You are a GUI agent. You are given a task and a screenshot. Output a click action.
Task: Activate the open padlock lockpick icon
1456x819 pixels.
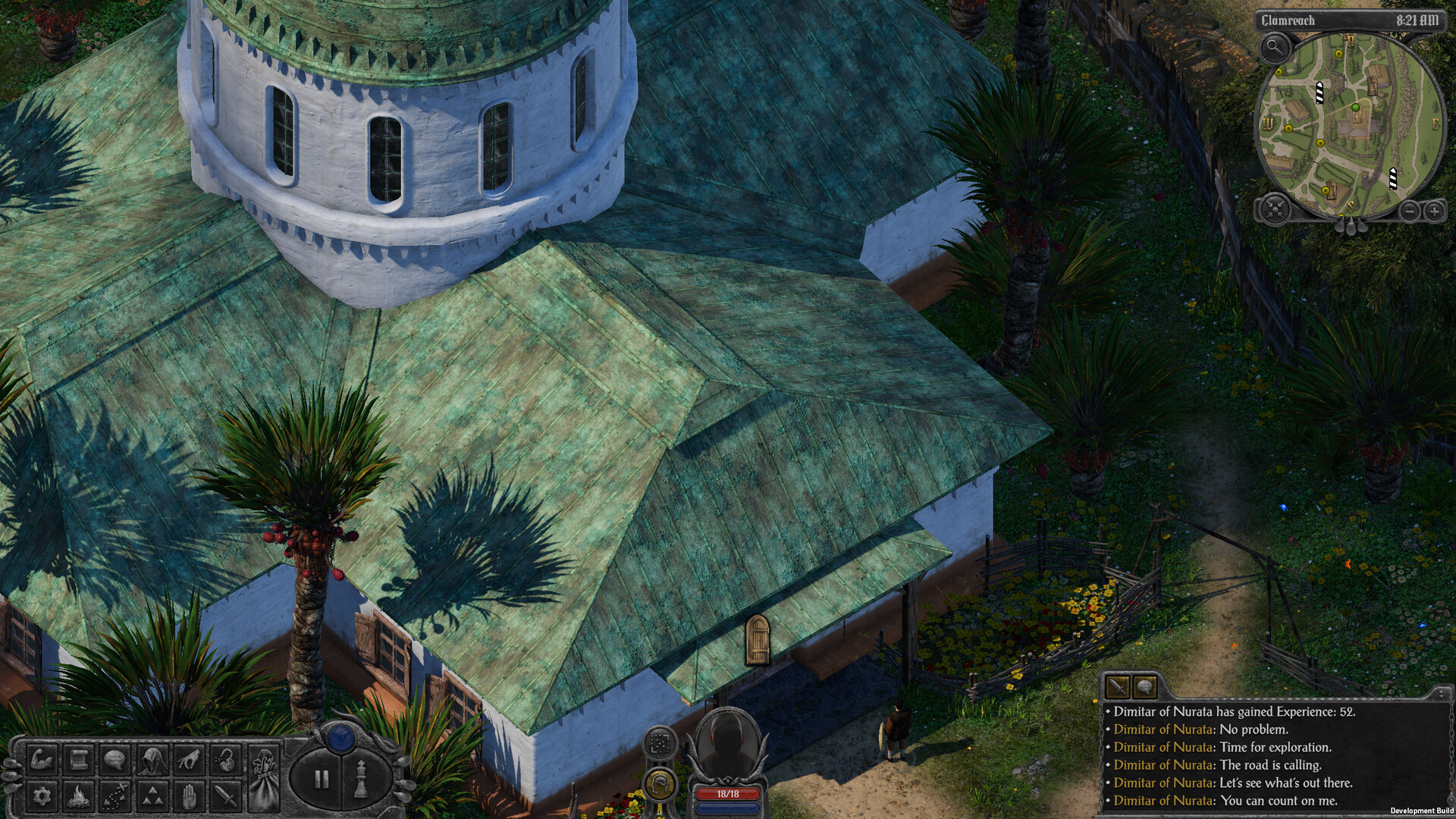(x=225, y=759)
